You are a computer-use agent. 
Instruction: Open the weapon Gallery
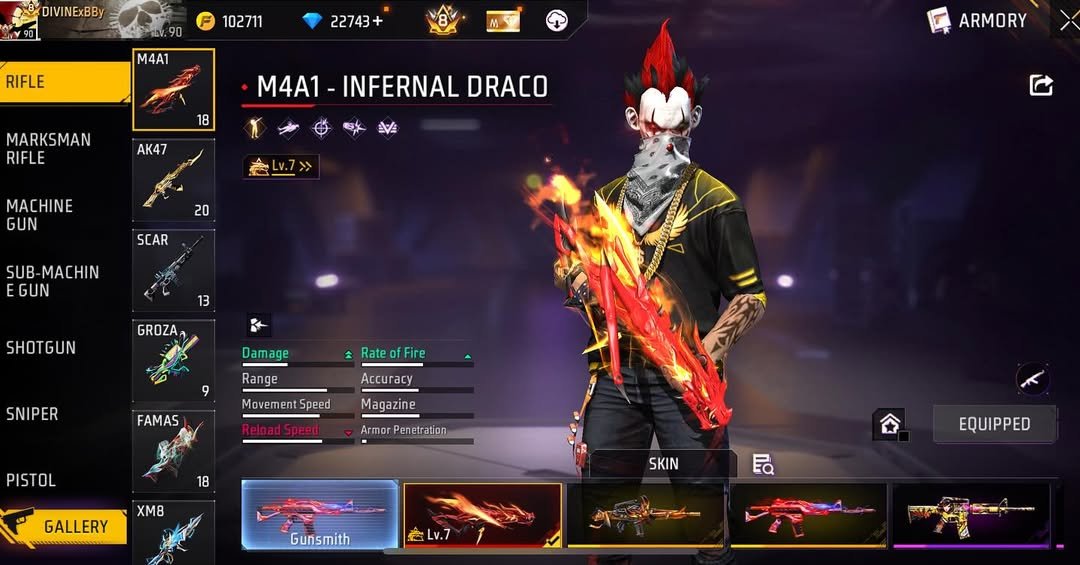[x=65, y=526]
